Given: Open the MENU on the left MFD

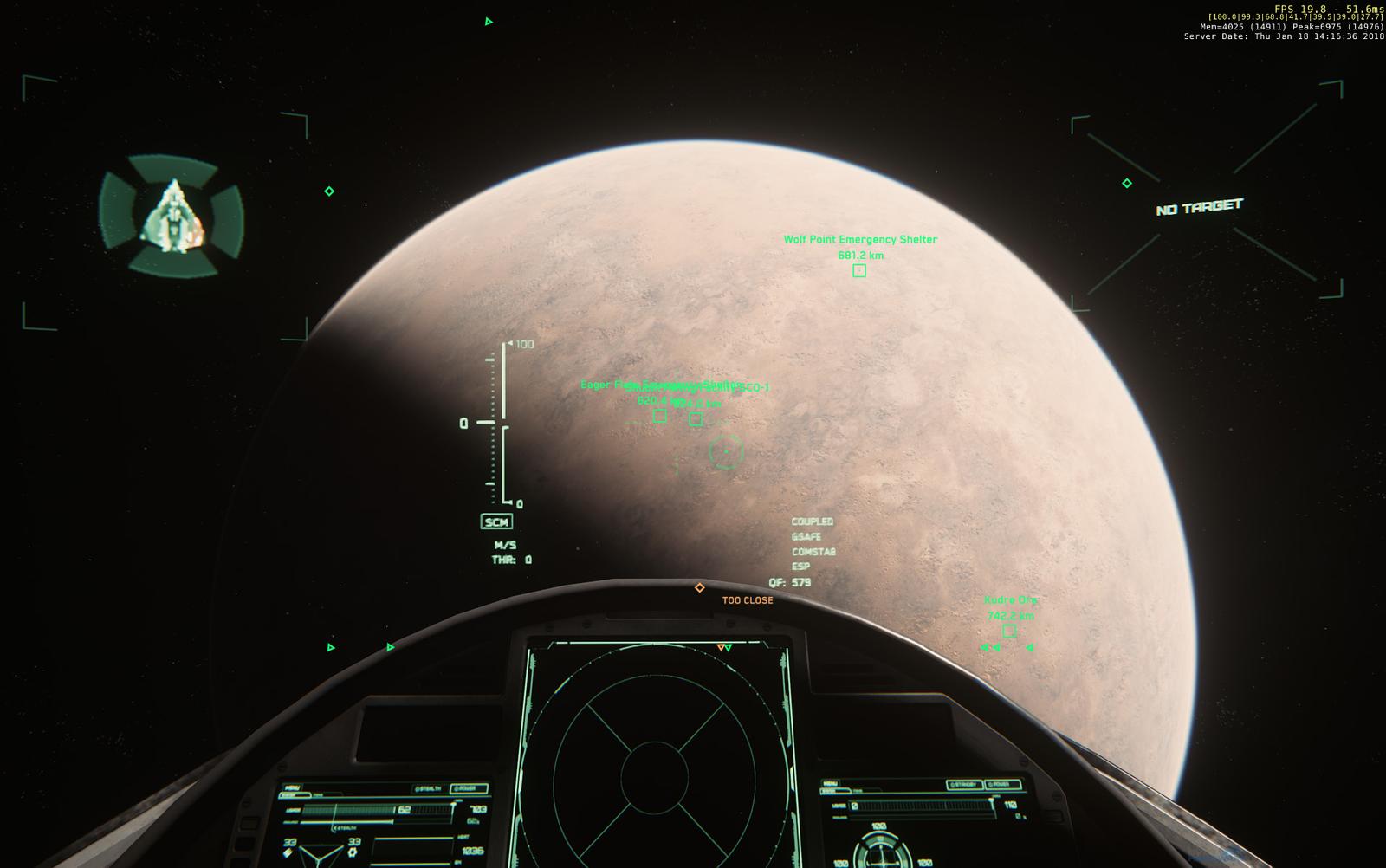Looking at the screenshot, I should (293, 787).
